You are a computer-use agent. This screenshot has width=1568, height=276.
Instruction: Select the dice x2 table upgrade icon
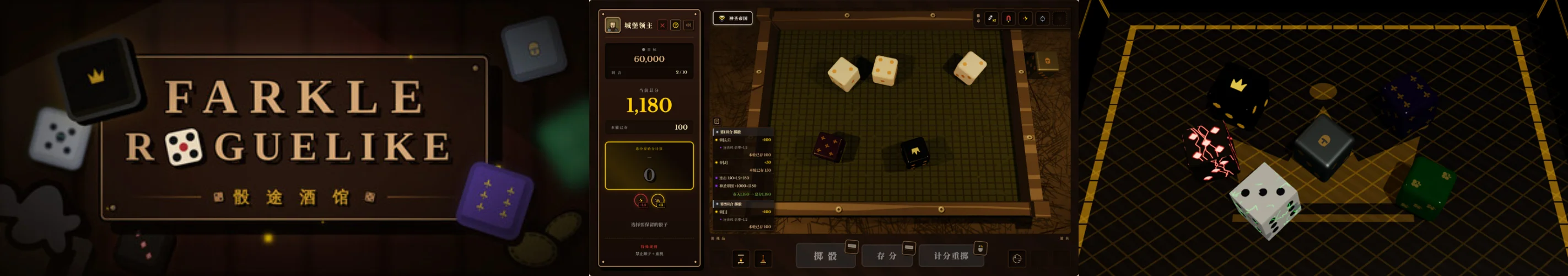(992, 18)
